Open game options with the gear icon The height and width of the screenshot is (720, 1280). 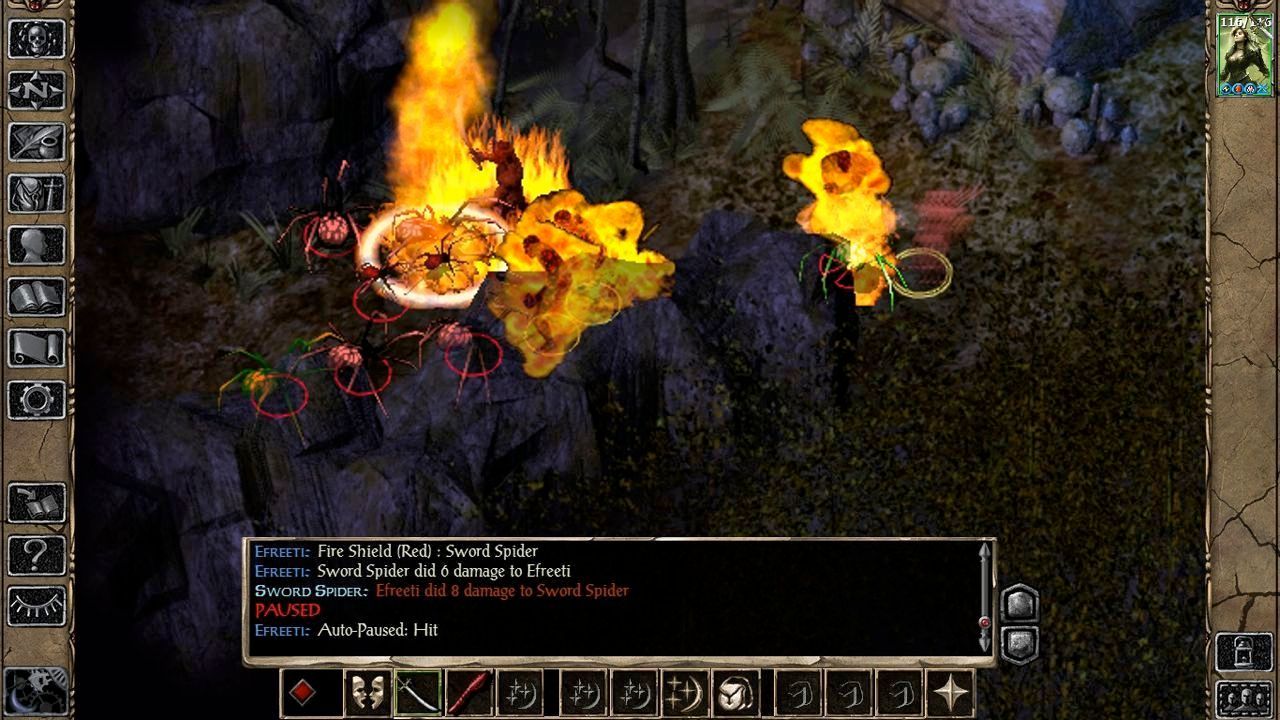pos(37,400)
